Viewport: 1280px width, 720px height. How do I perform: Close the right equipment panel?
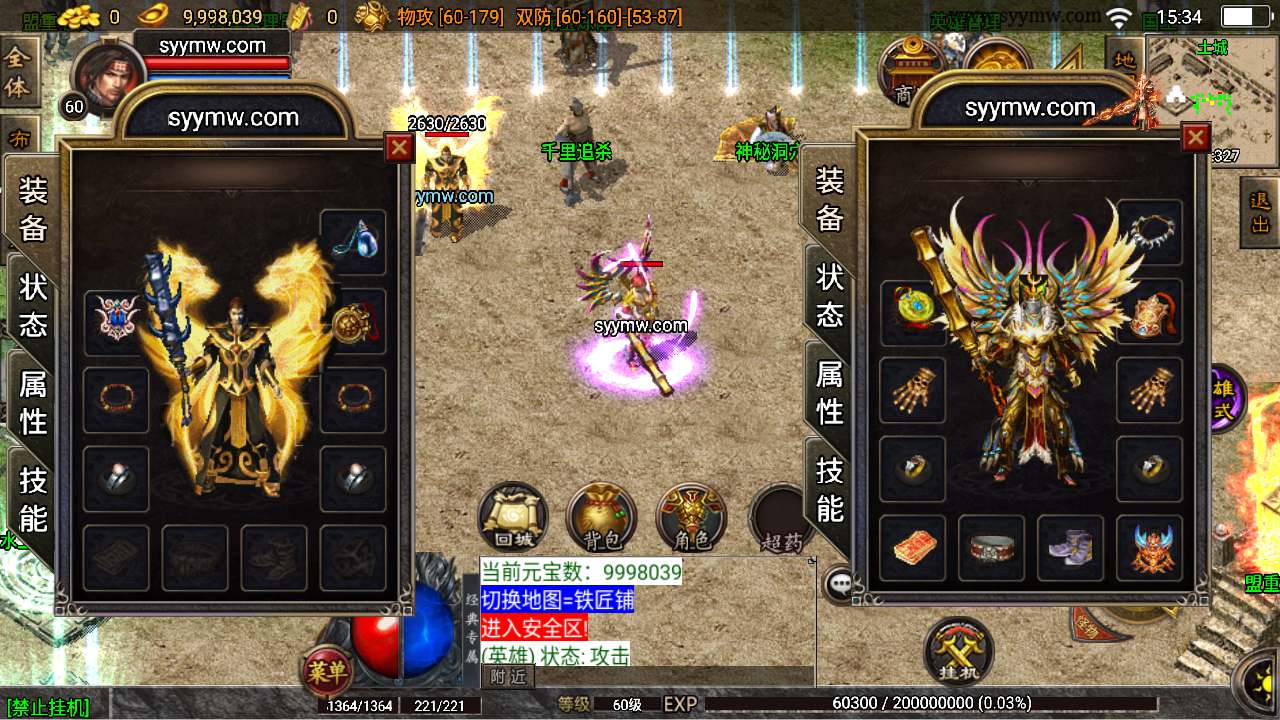[x=1196, y=137]
